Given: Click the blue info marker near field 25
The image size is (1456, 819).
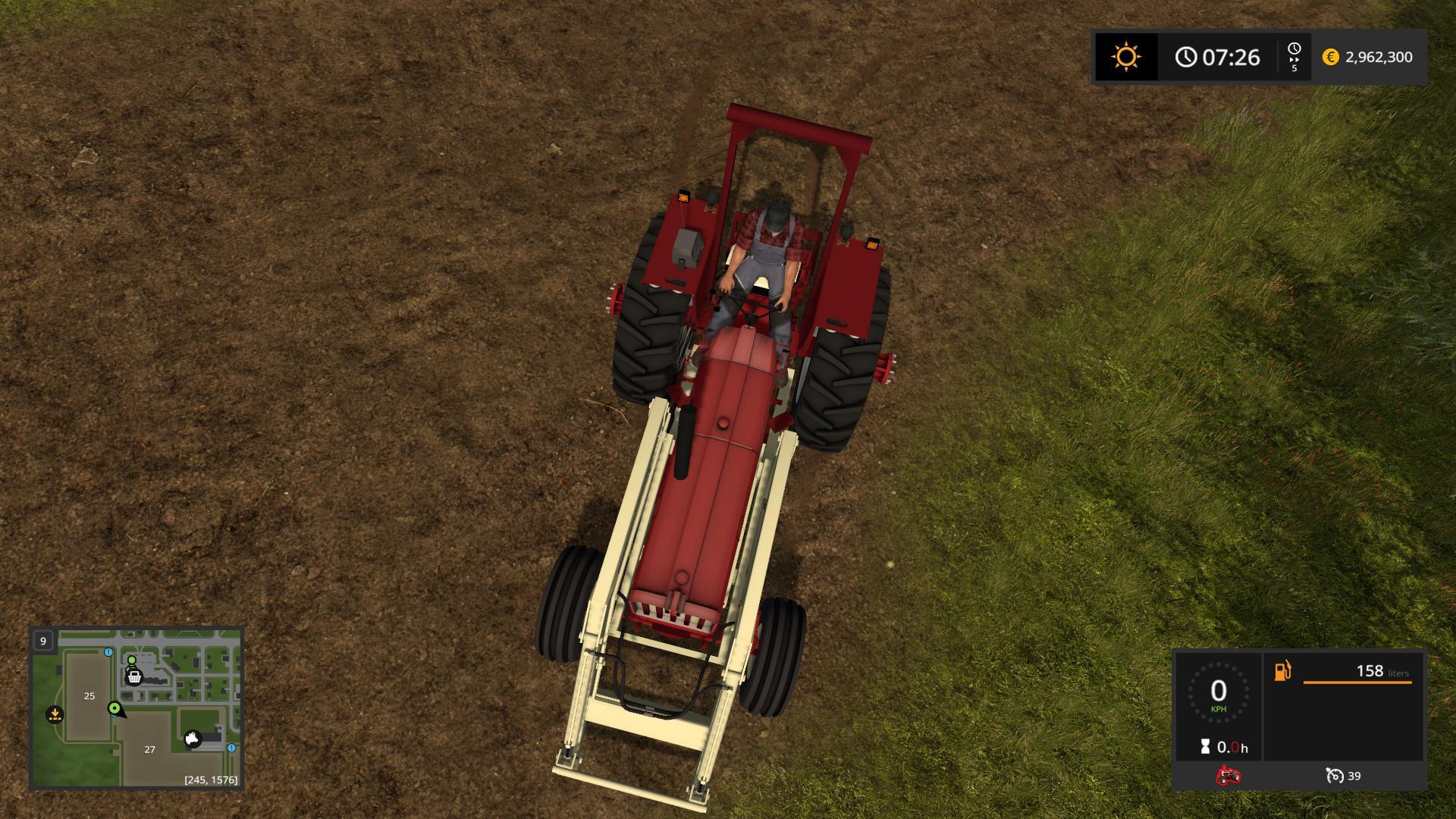Looking at the screenshot, I should tap(108, 652).
